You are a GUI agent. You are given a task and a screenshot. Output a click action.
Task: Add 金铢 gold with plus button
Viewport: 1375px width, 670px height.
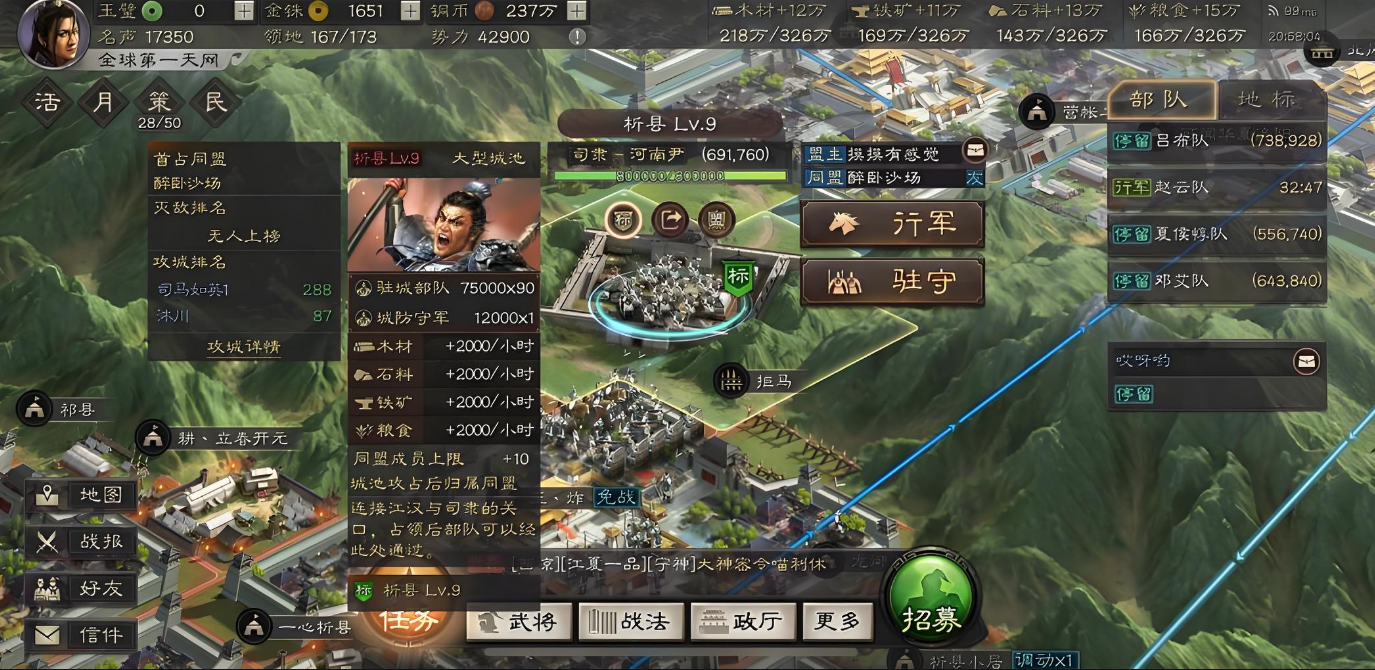410,11
